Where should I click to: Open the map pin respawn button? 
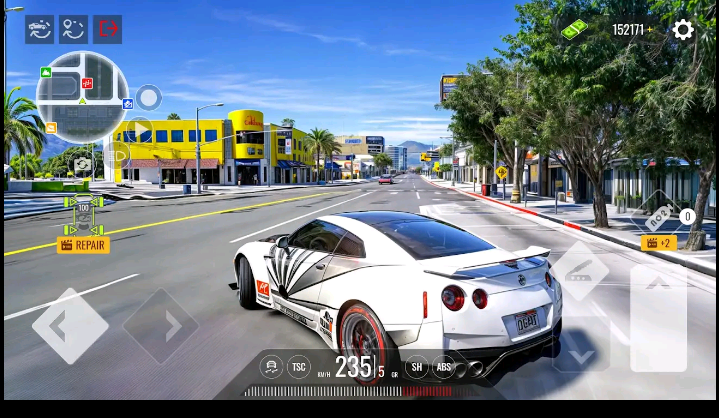[x=74, y=29]
